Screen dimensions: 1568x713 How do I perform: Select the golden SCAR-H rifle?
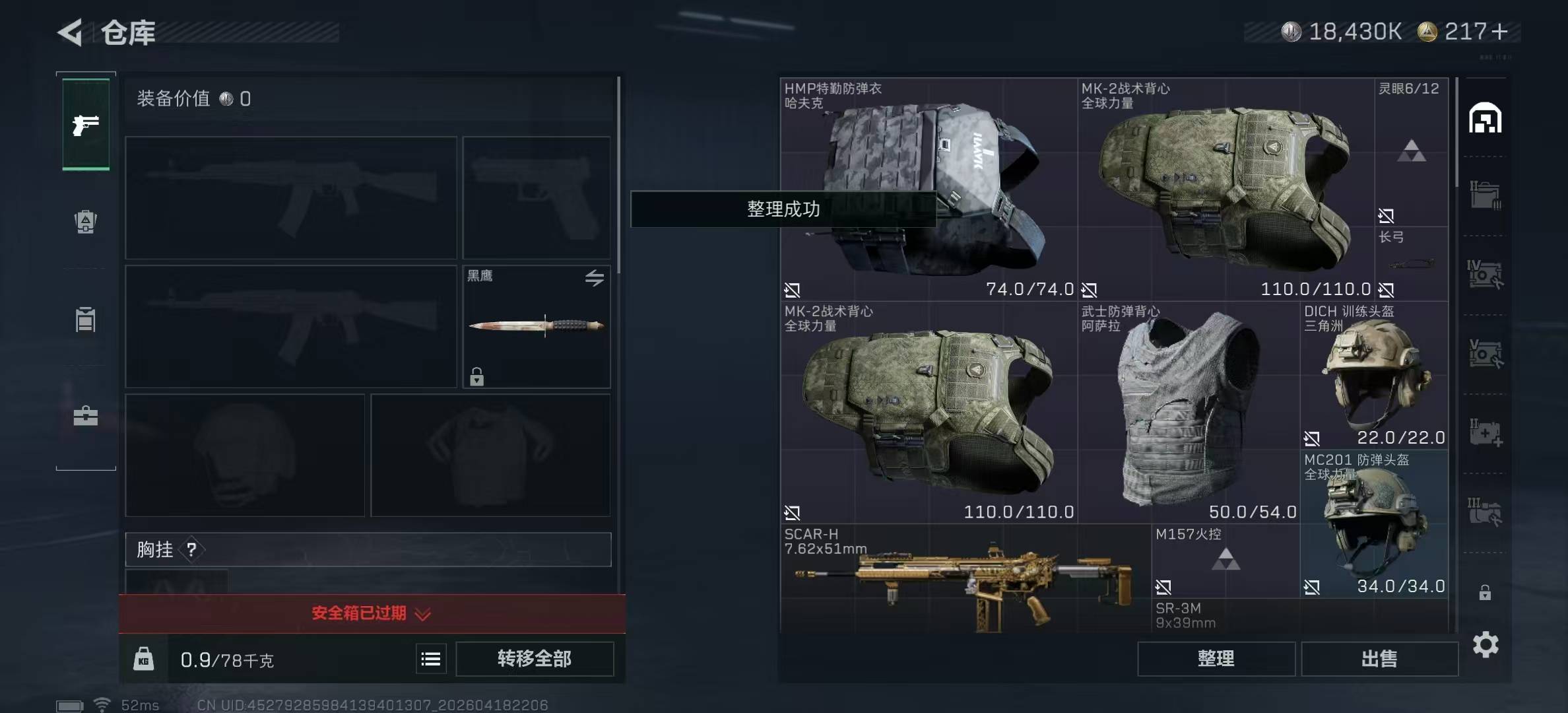965,581
